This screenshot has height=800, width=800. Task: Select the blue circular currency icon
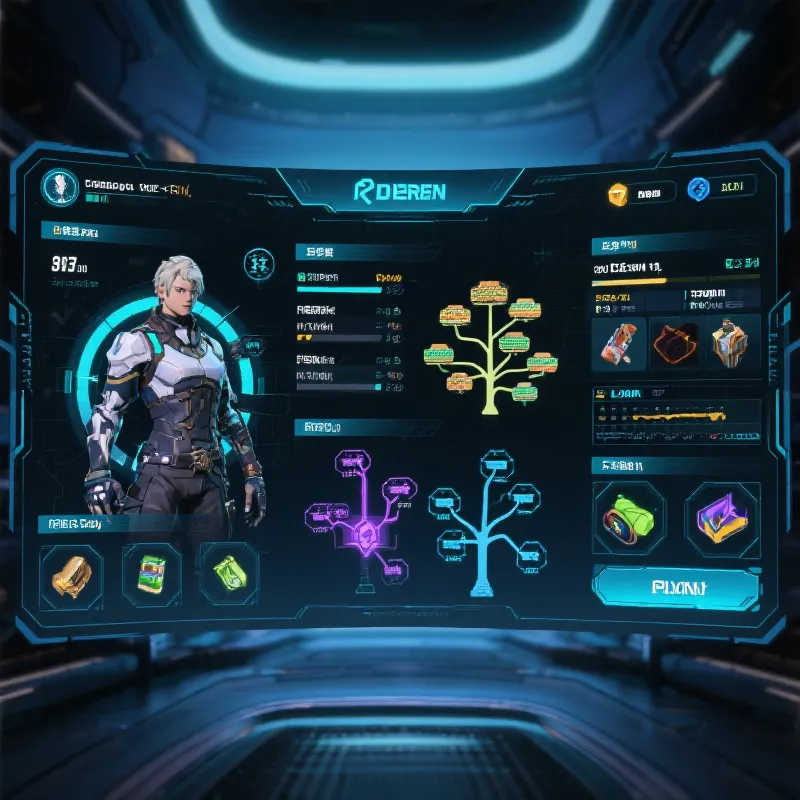[697, 190]
